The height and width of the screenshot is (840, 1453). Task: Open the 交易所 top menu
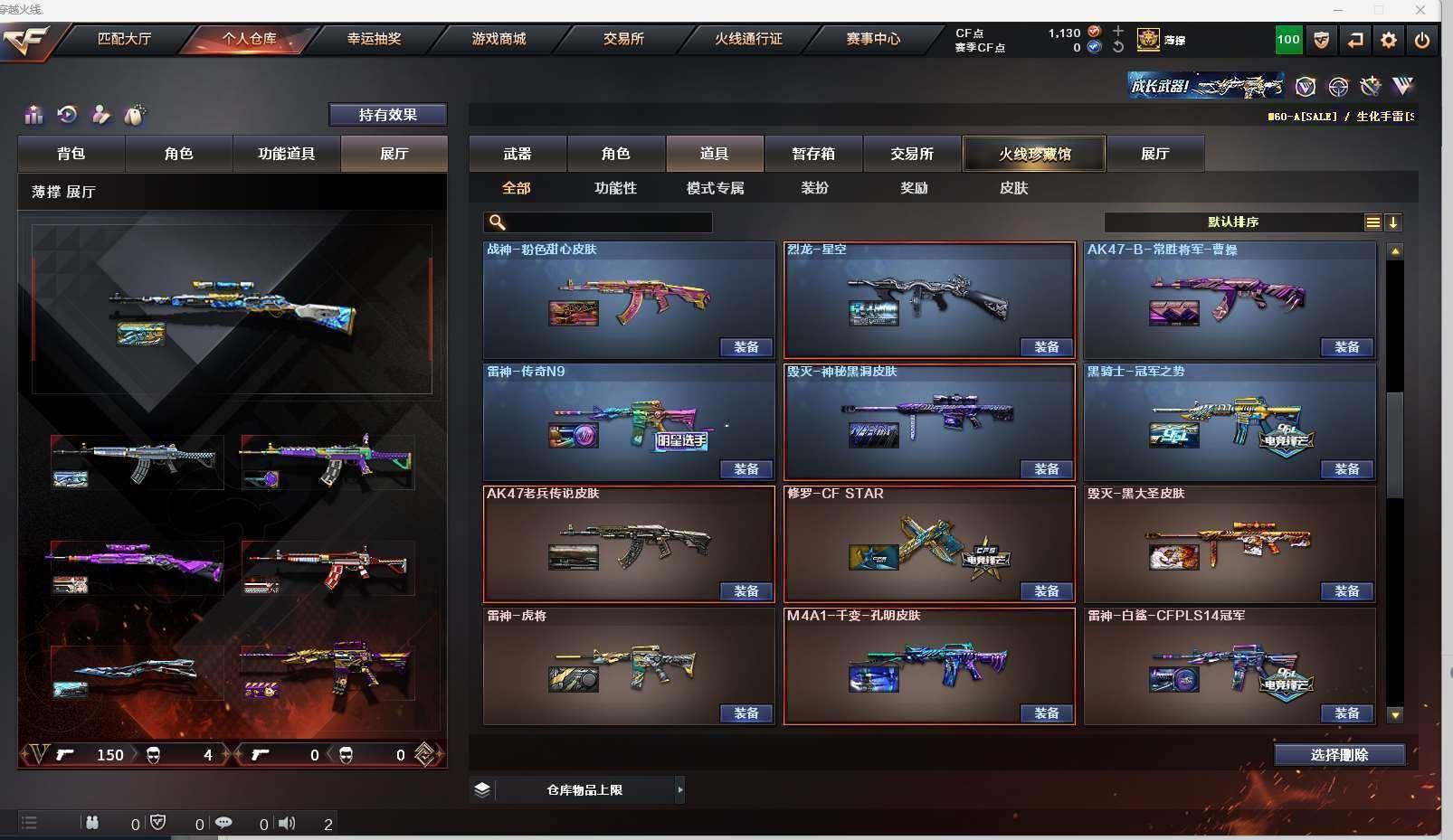pos(623,39)
